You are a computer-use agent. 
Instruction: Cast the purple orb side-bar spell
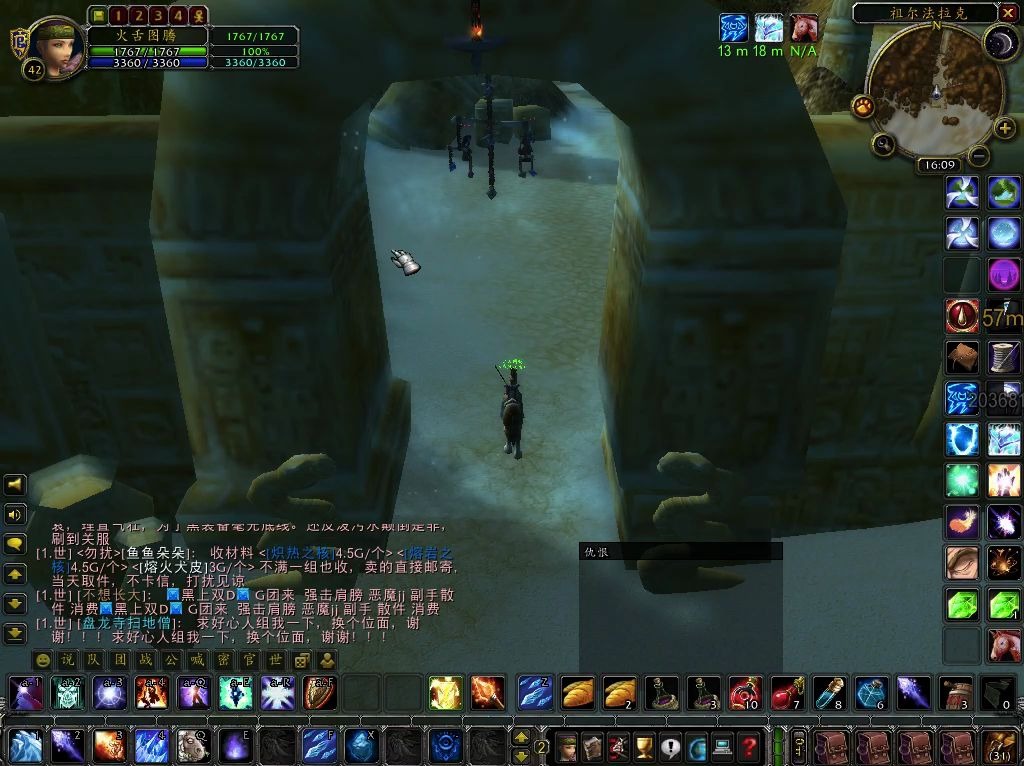pos(1004,274)
